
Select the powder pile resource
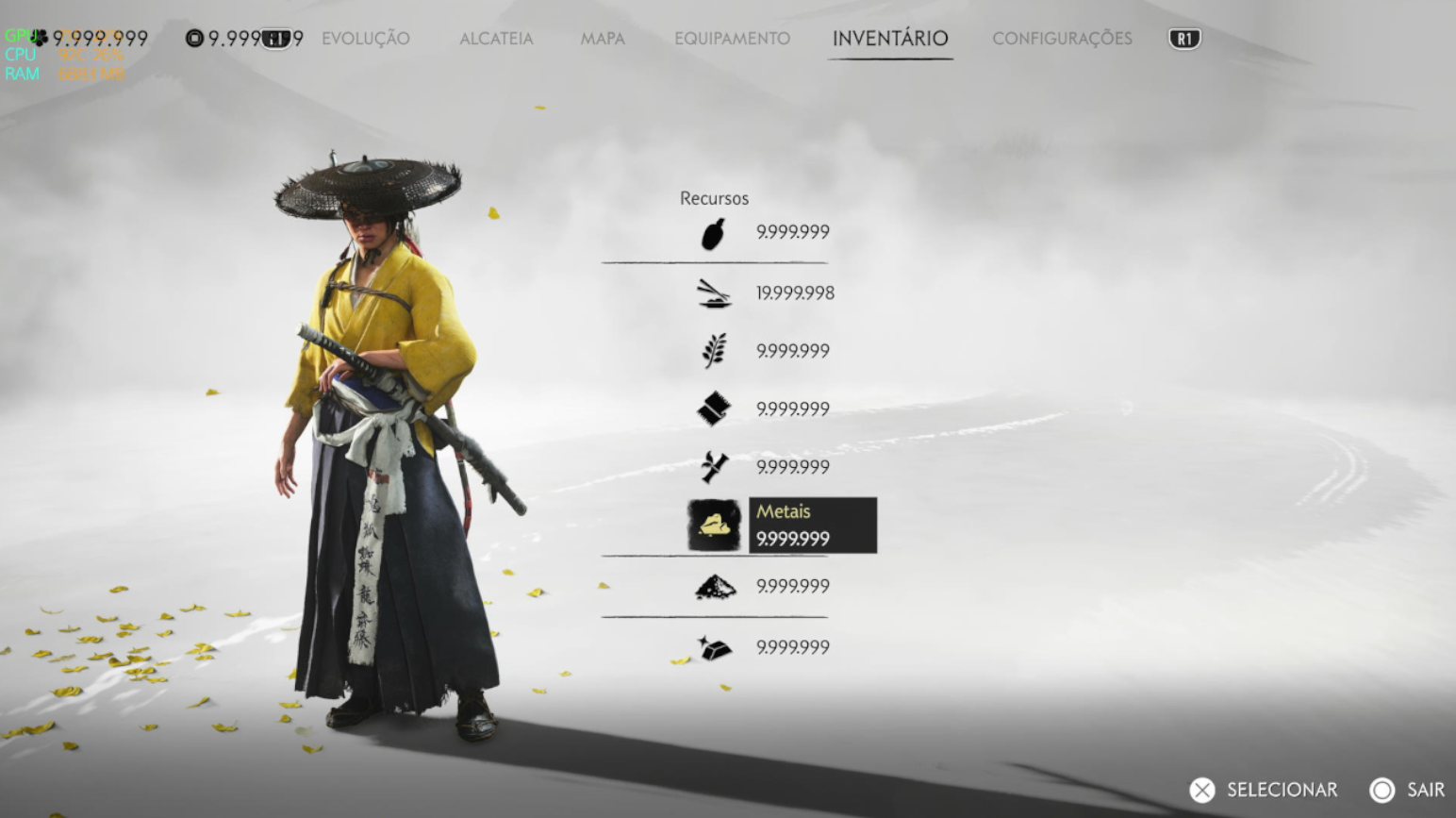pos(714,587)
